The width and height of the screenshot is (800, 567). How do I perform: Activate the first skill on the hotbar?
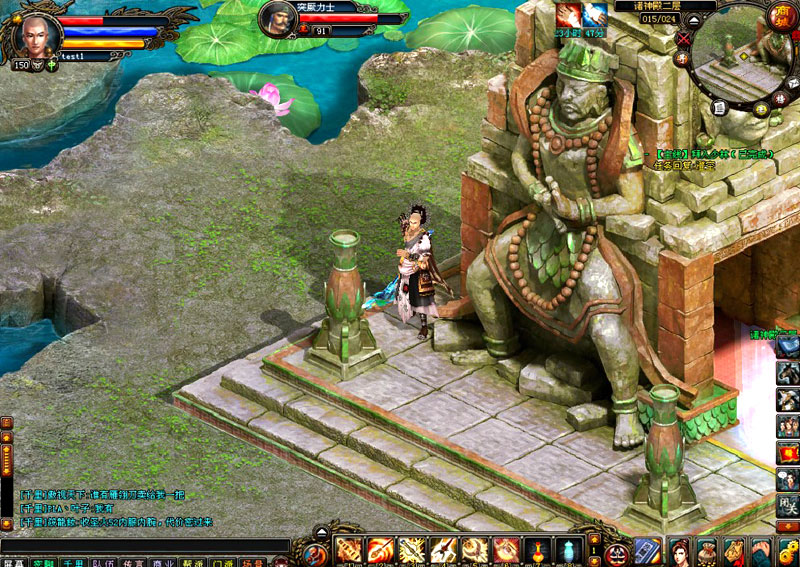point(349,549)
